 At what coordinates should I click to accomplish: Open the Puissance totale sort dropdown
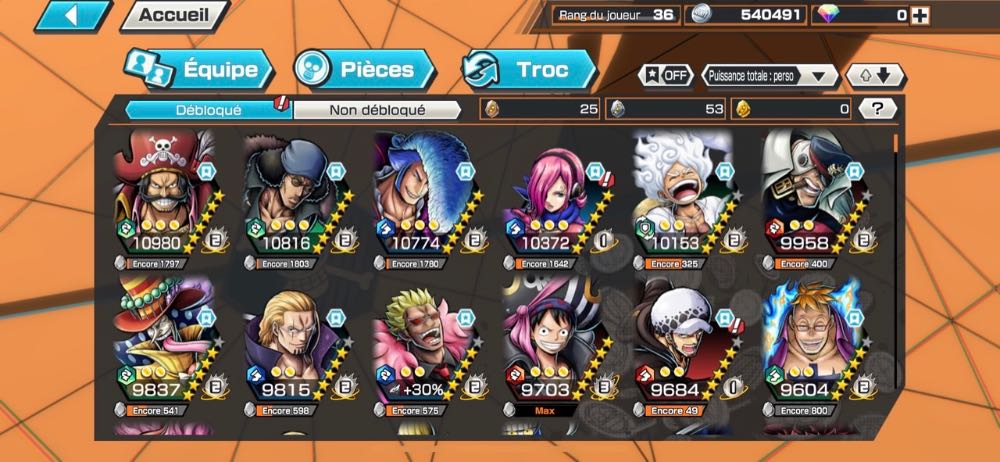(x=770, y=76)
